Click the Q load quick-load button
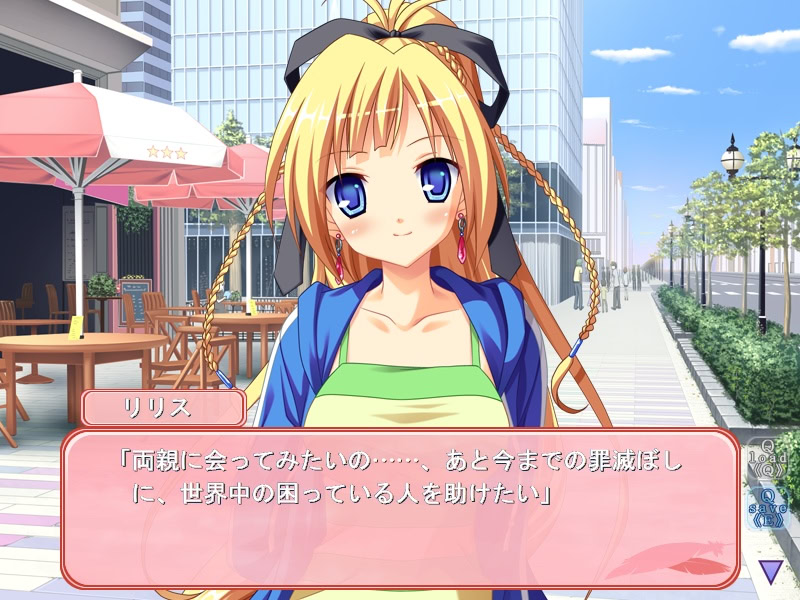This screenshot has width=800, height=600. (767, 458)
